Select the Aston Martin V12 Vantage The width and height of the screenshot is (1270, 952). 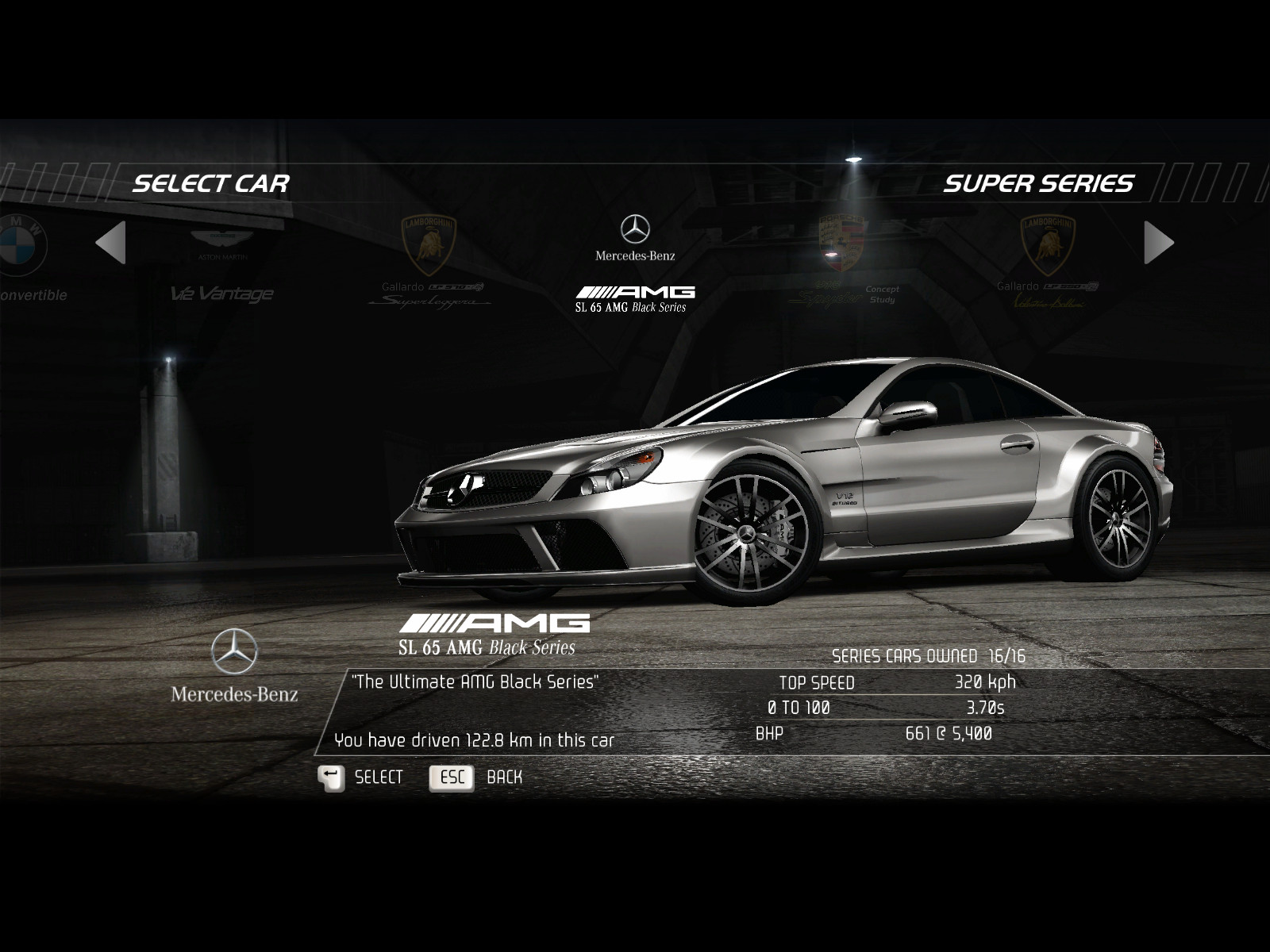click(222, 263)
